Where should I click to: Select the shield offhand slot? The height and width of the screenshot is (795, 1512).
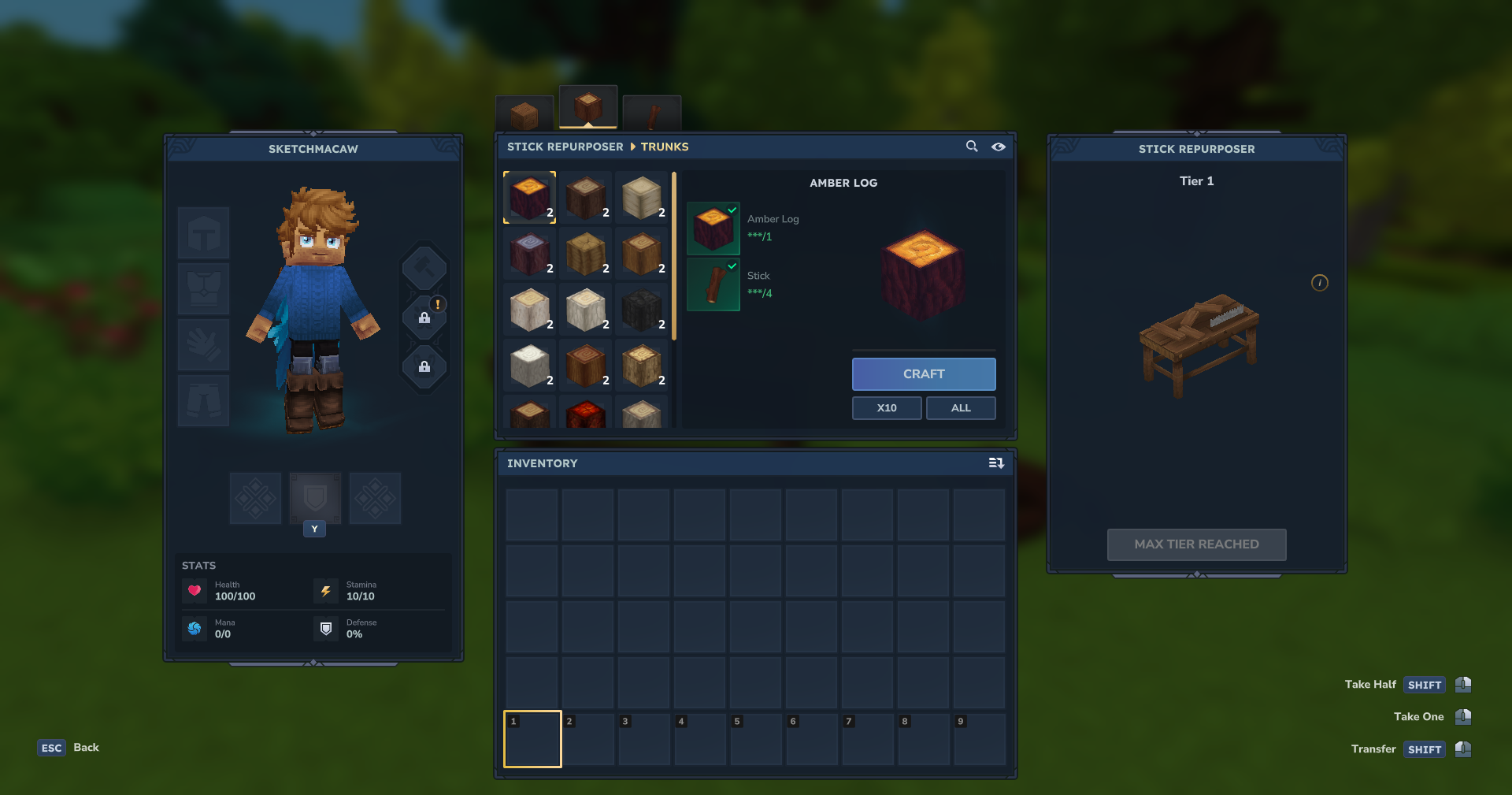(x=315, y=498)
